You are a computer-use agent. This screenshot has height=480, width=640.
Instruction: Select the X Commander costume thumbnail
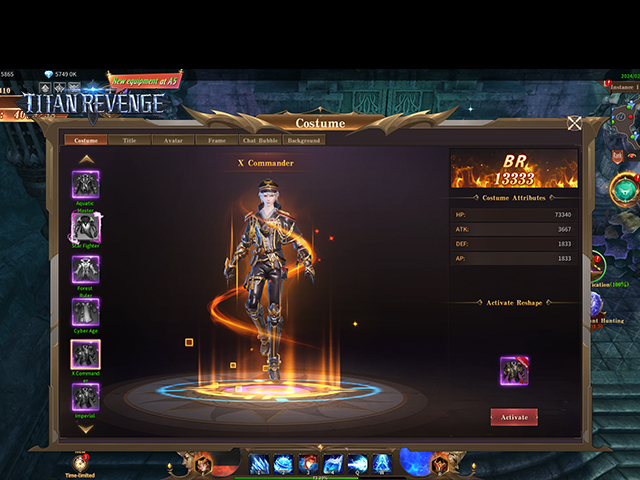point(85,354)
